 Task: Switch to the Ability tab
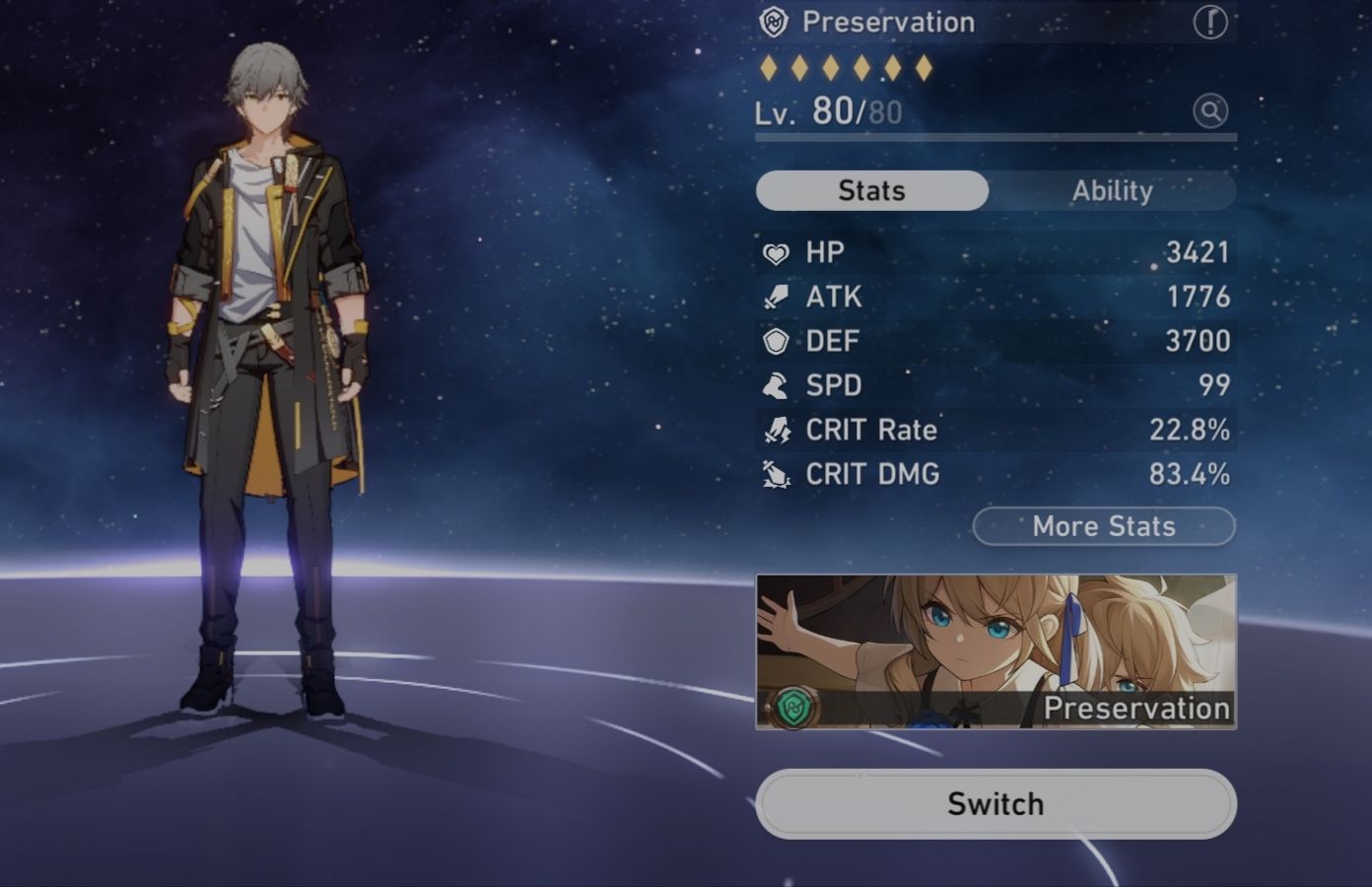point(1113,190)
